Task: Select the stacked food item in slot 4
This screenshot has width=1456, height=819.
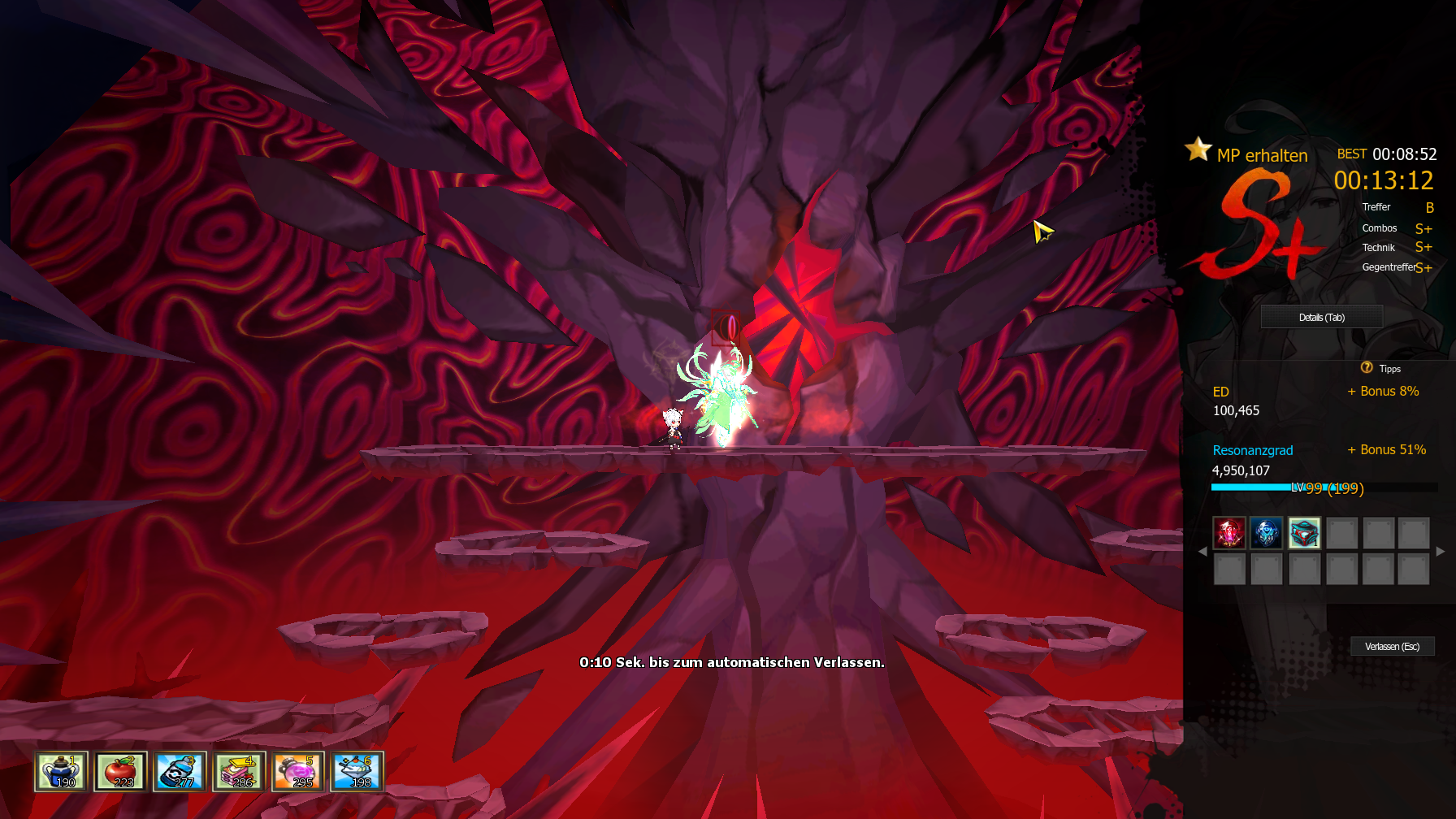Action: click(x=239, y=771)
